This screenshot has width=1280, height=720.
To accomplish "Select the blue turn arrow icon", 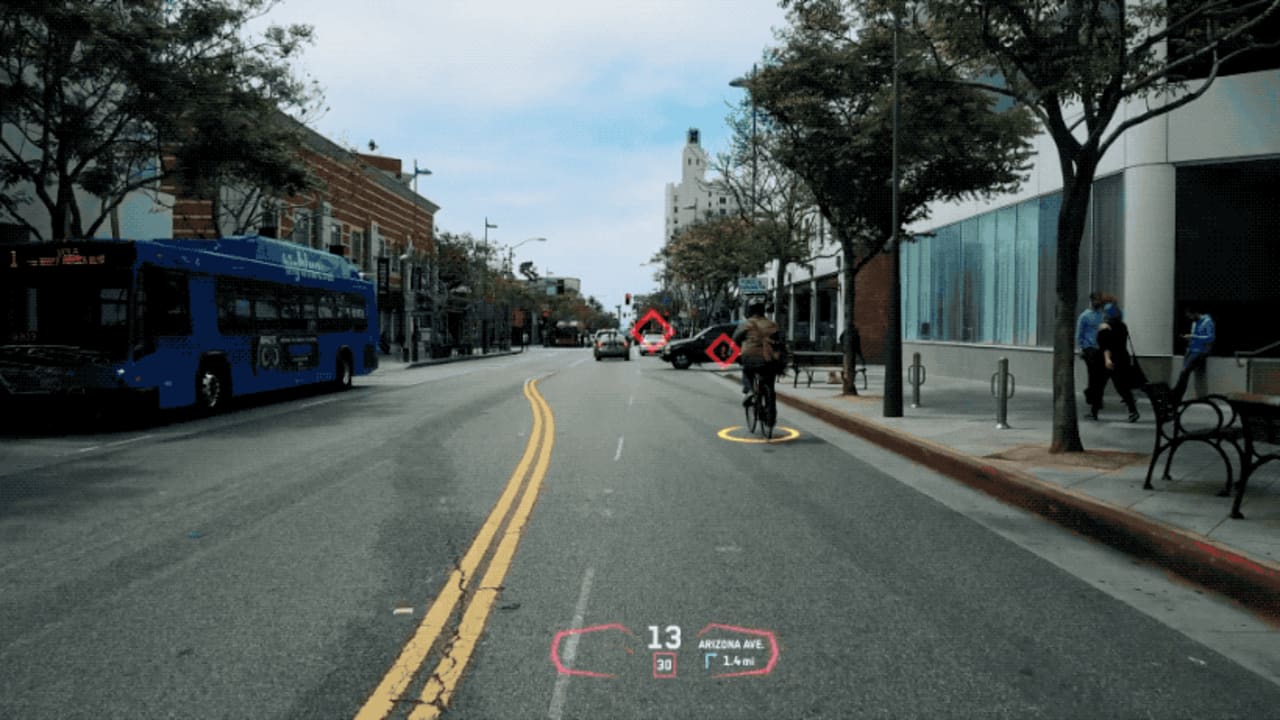I will [x=710, y=661].
